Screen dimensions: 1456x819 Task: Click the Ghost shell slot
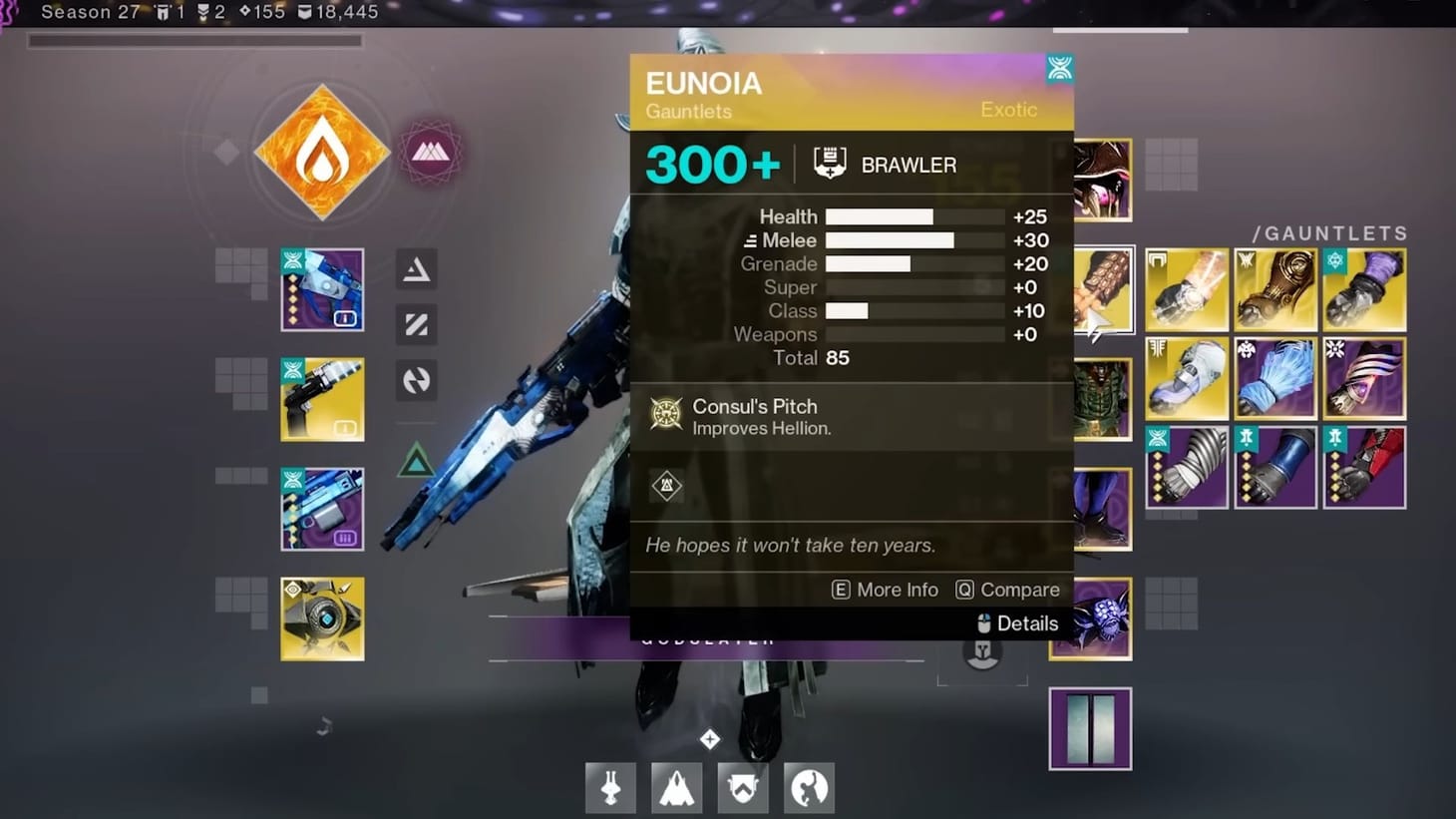321,620
